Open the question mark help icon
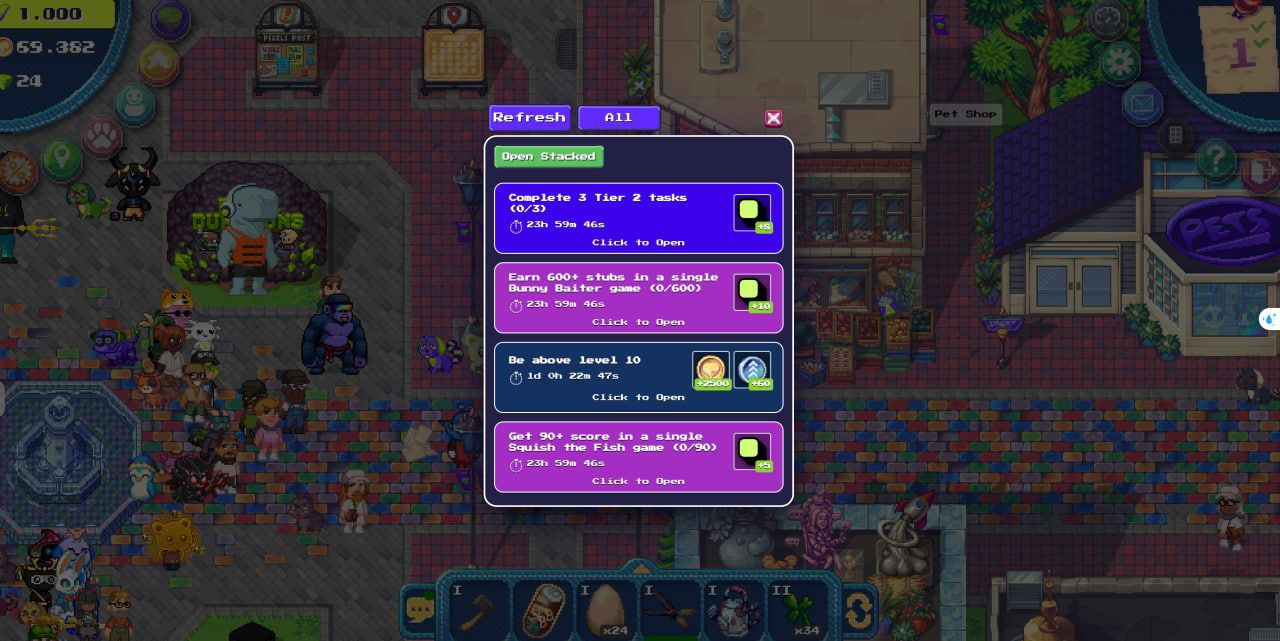 pyautogui.click(x=1215, y=159)
